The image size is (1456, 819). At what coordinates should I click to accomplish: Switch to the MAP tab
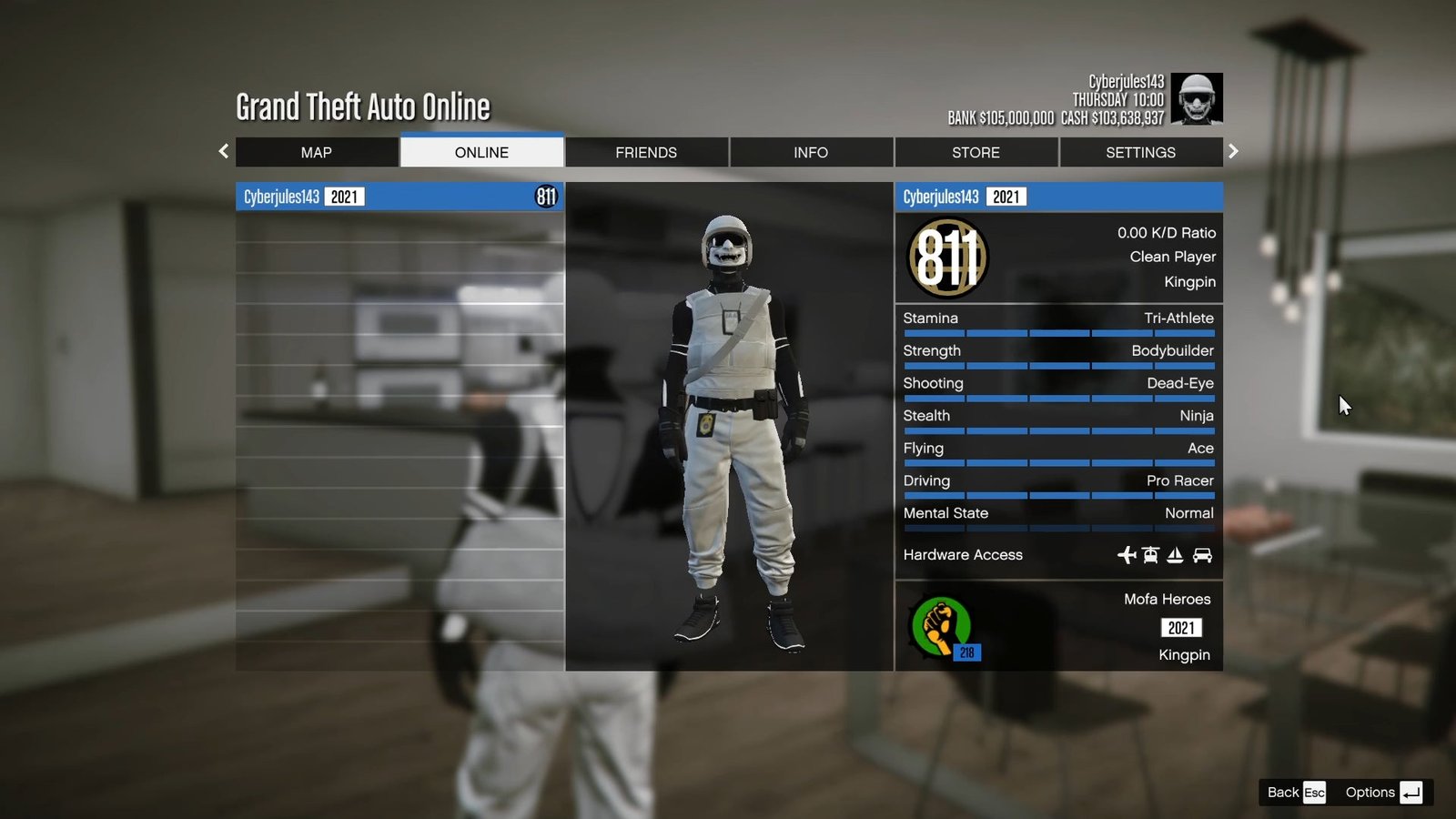pyautogui.click(x=317, y=153)
